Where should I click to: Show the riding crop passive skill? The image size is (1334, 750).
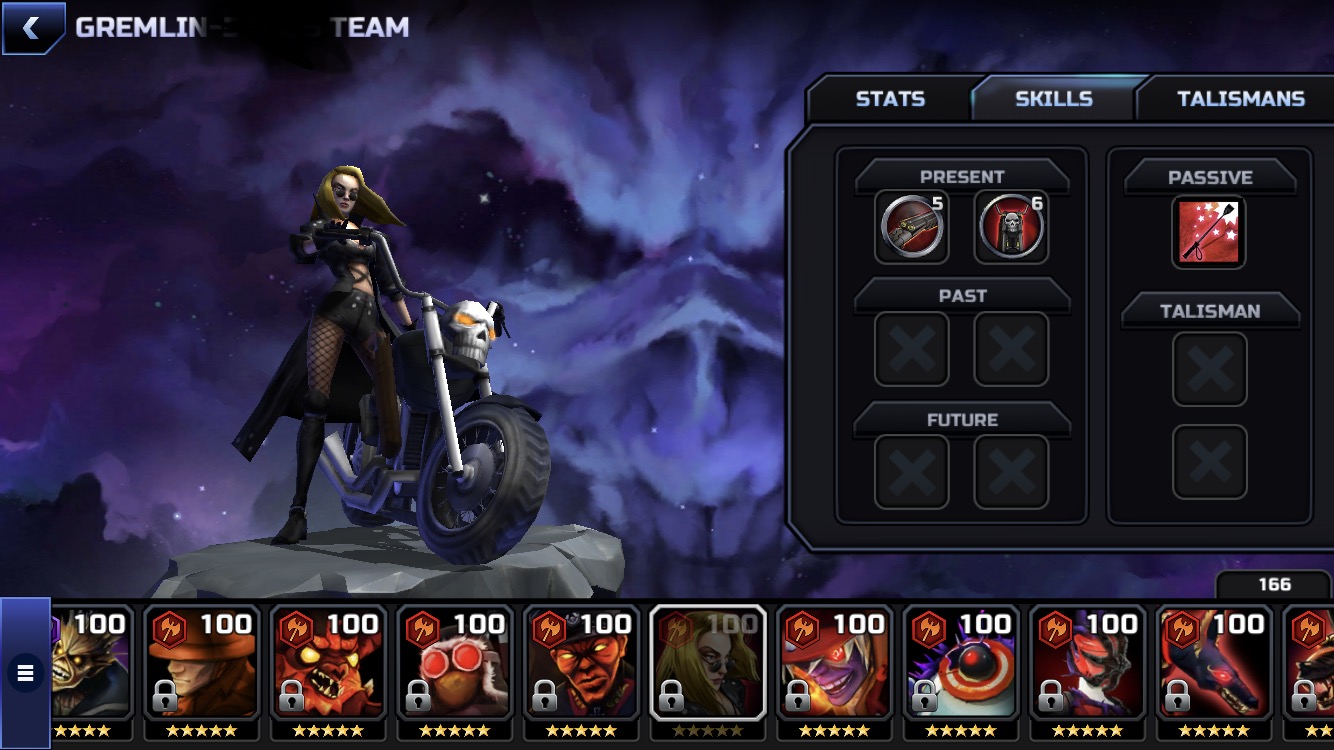click(1209, 232)
